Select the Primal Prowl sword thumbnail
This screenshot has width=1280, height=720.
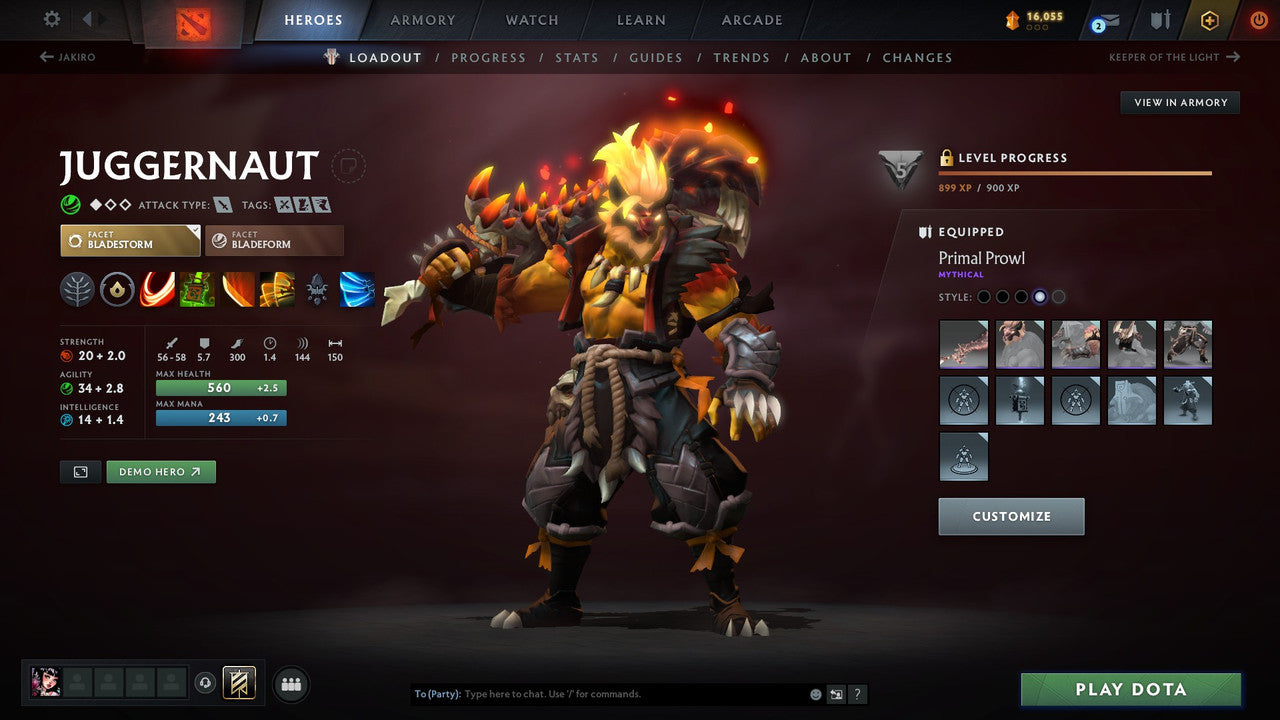click(963, 344)
